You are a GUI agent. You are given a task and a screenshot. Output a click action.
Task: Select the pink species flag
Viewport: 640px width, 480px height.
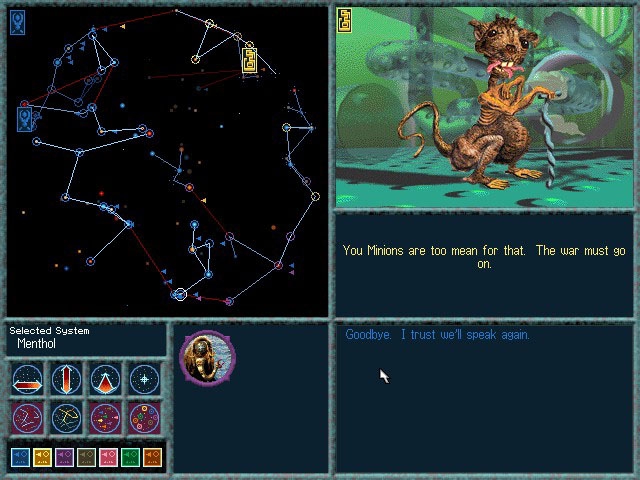(108, 457)
